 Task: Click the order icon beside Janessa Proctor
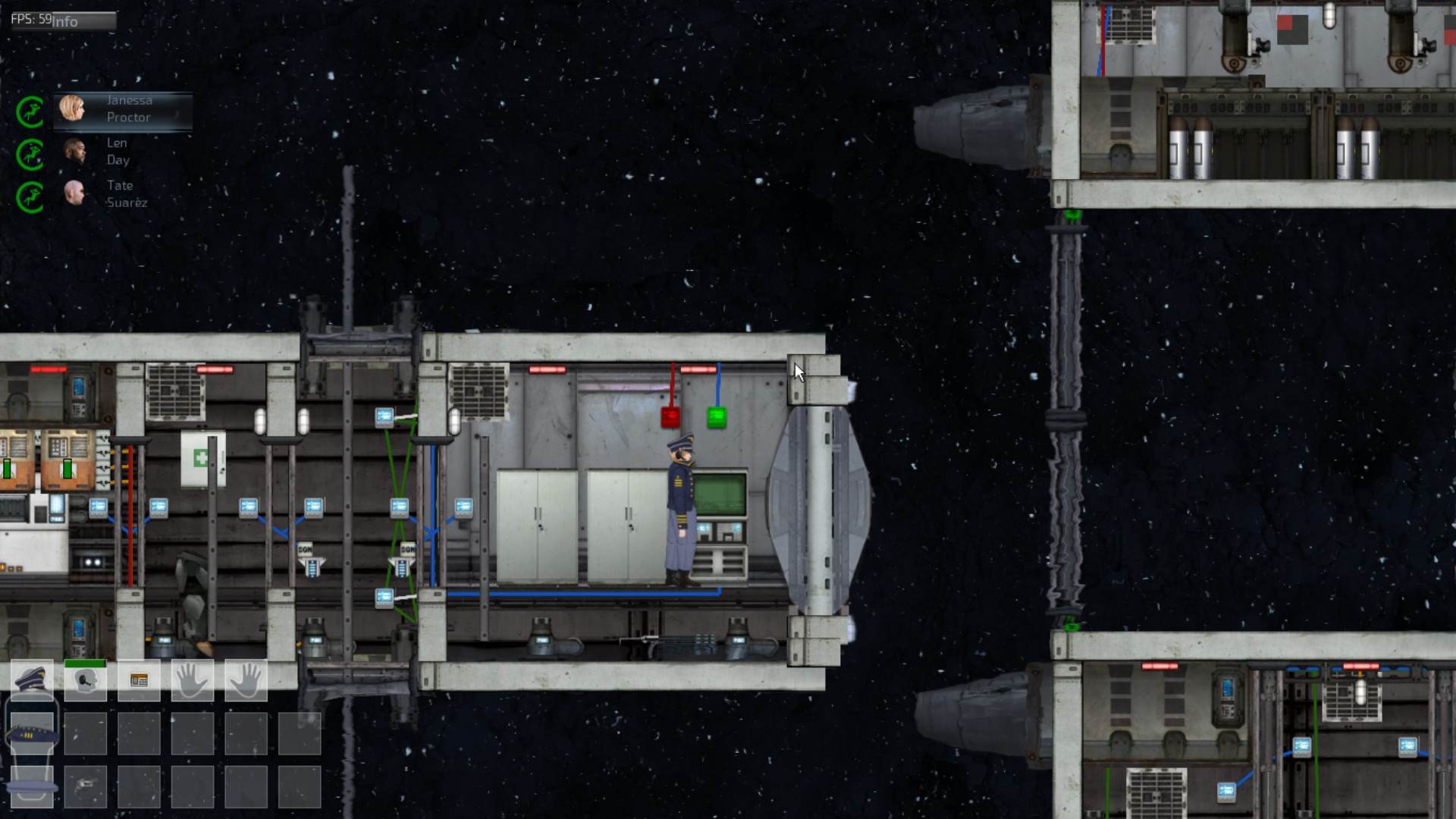pyautogui.click(x=30, y=112)
